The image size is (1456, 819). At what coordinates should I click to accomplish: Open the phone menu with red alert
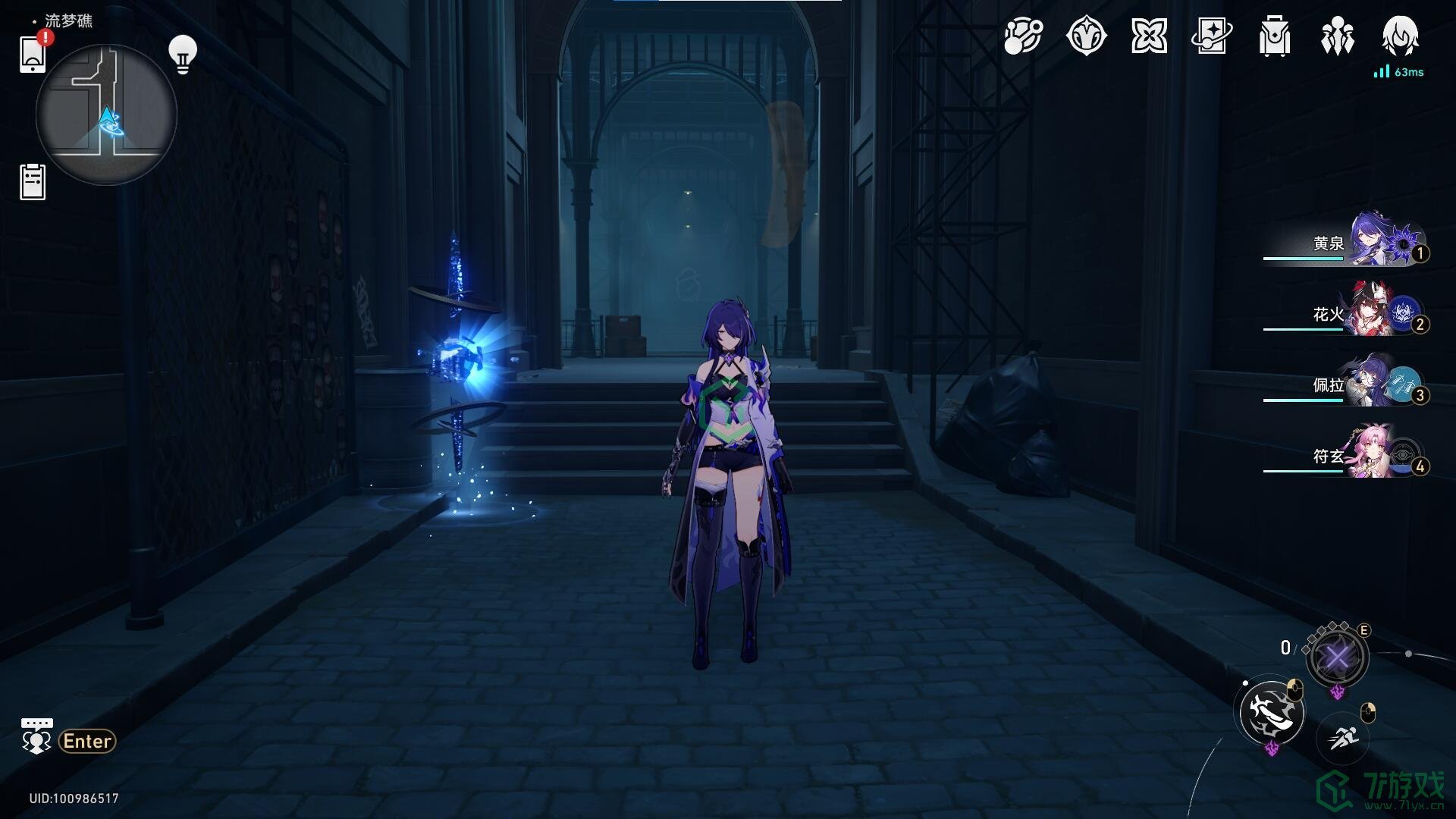[33, 54]
